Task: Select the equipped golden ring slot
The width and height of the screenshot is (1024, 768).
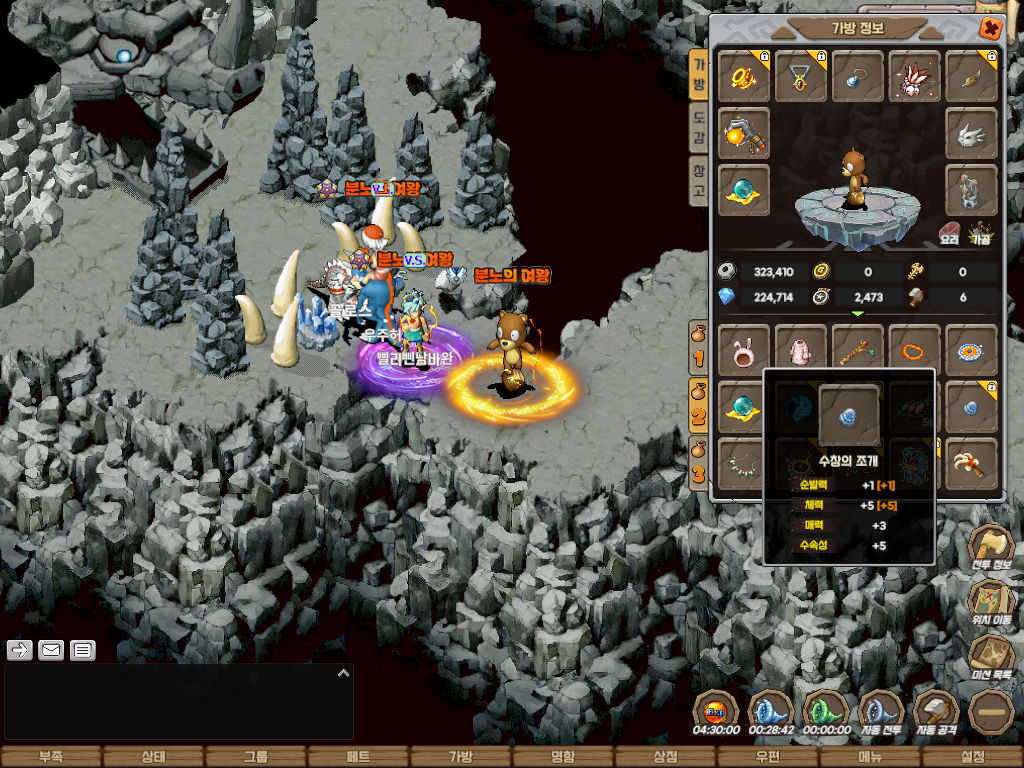Action: click(744, 76)
